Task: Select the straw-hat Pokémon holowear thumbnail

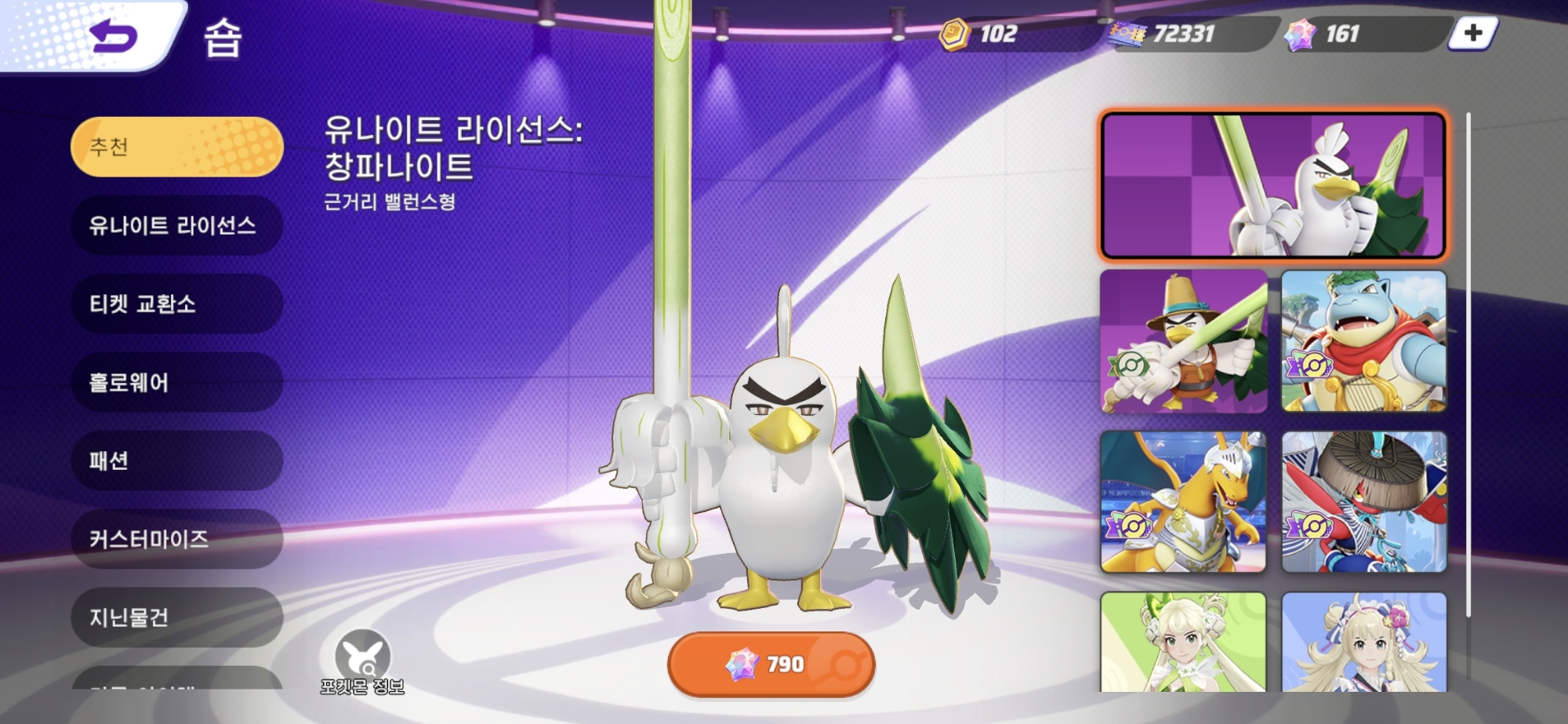Action: (1364, 502)
